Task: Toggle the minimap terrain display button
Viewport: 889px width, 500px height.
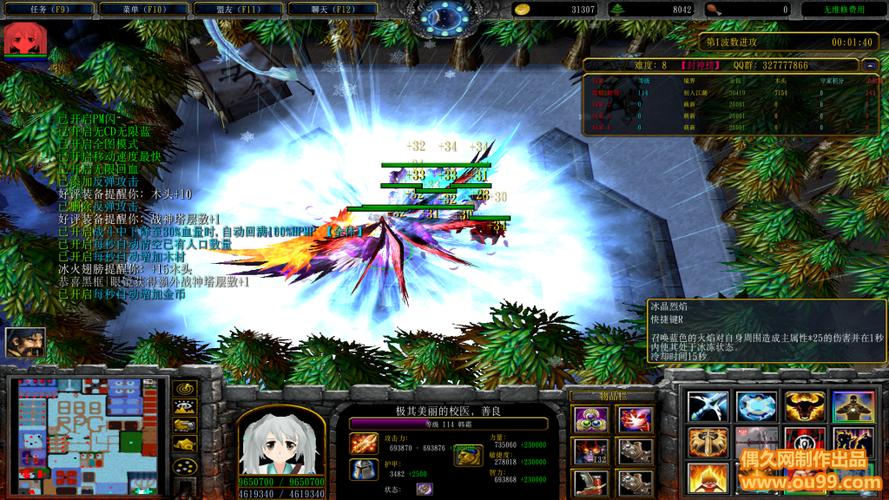Action: point(184,407)
